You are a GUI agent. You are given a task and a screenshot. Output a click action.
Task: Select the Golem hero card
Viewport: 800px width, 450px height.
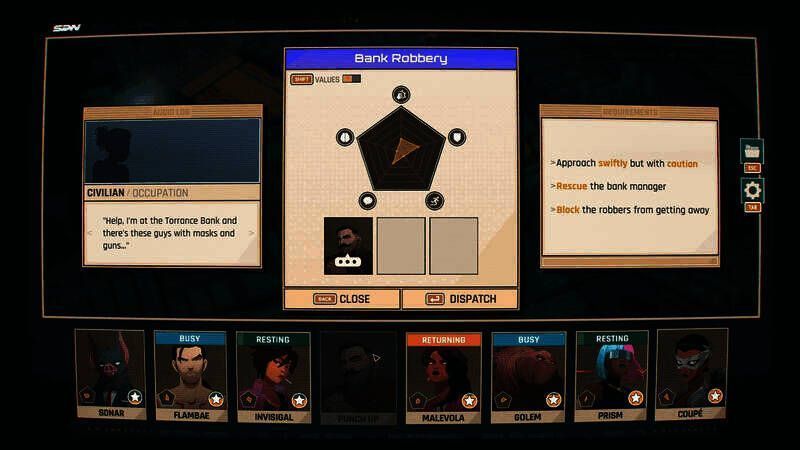[x=528, y=376]
